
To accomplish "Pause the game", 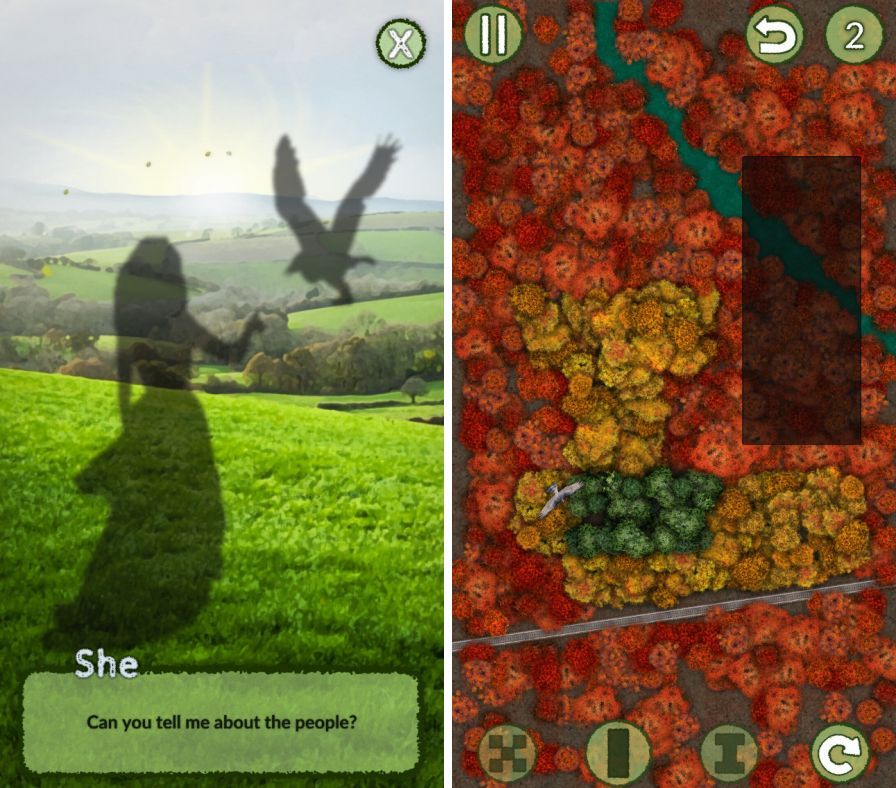I will 493,34.
